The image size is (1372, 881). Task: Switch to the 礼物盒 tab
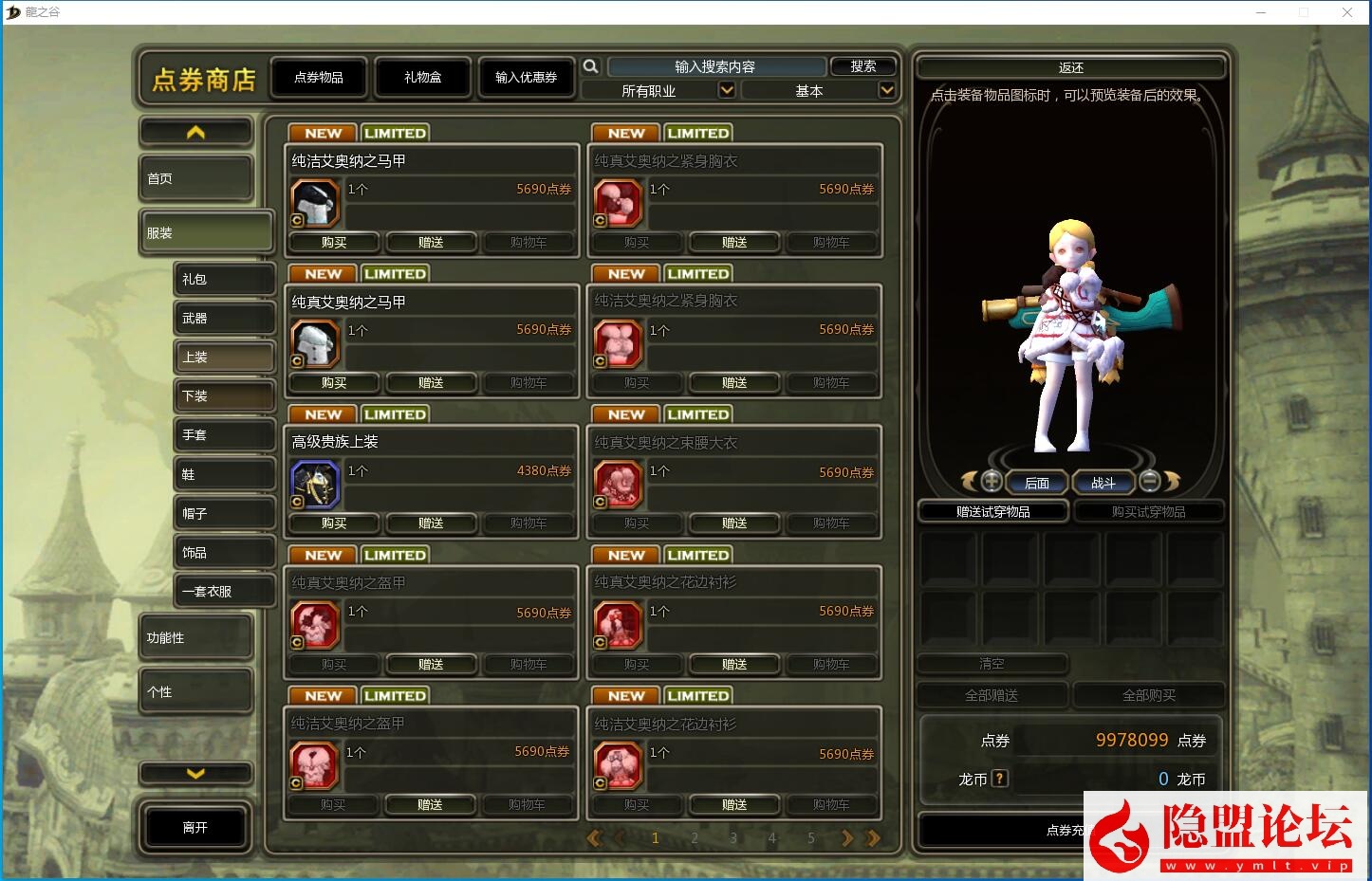click(x=422, y=78)
